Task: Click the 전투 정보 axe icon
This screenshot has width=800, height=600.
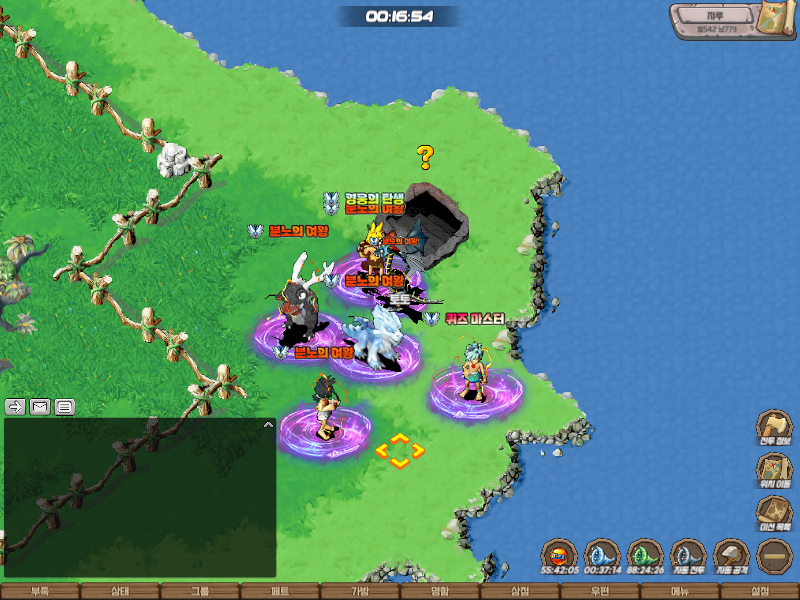Action: coord(775,426)
